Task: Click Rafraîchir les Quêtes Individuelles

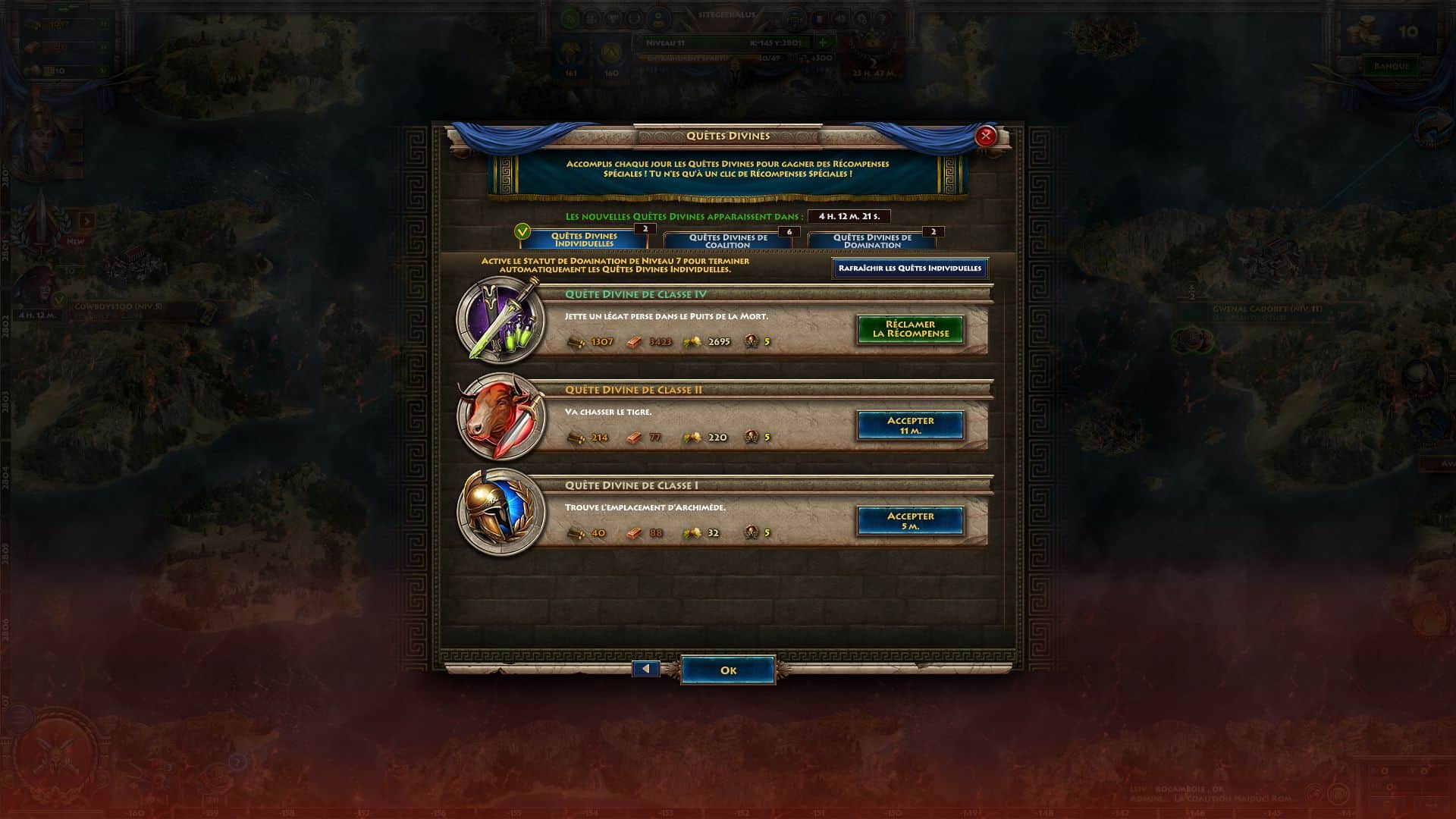Action: click(x=909, y=268)
